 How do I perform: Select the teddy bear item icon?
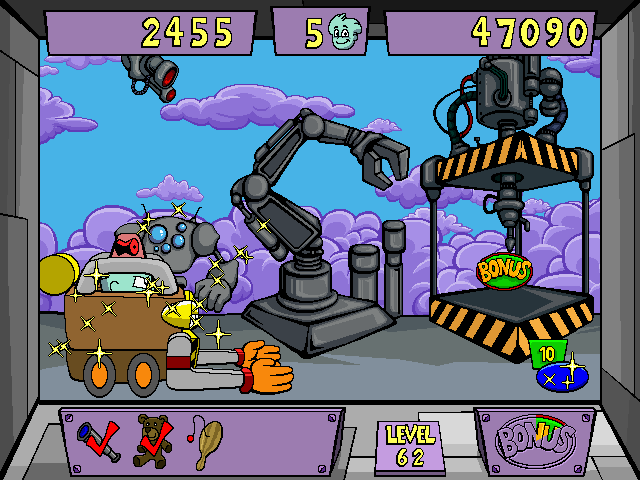click(154, 440)
